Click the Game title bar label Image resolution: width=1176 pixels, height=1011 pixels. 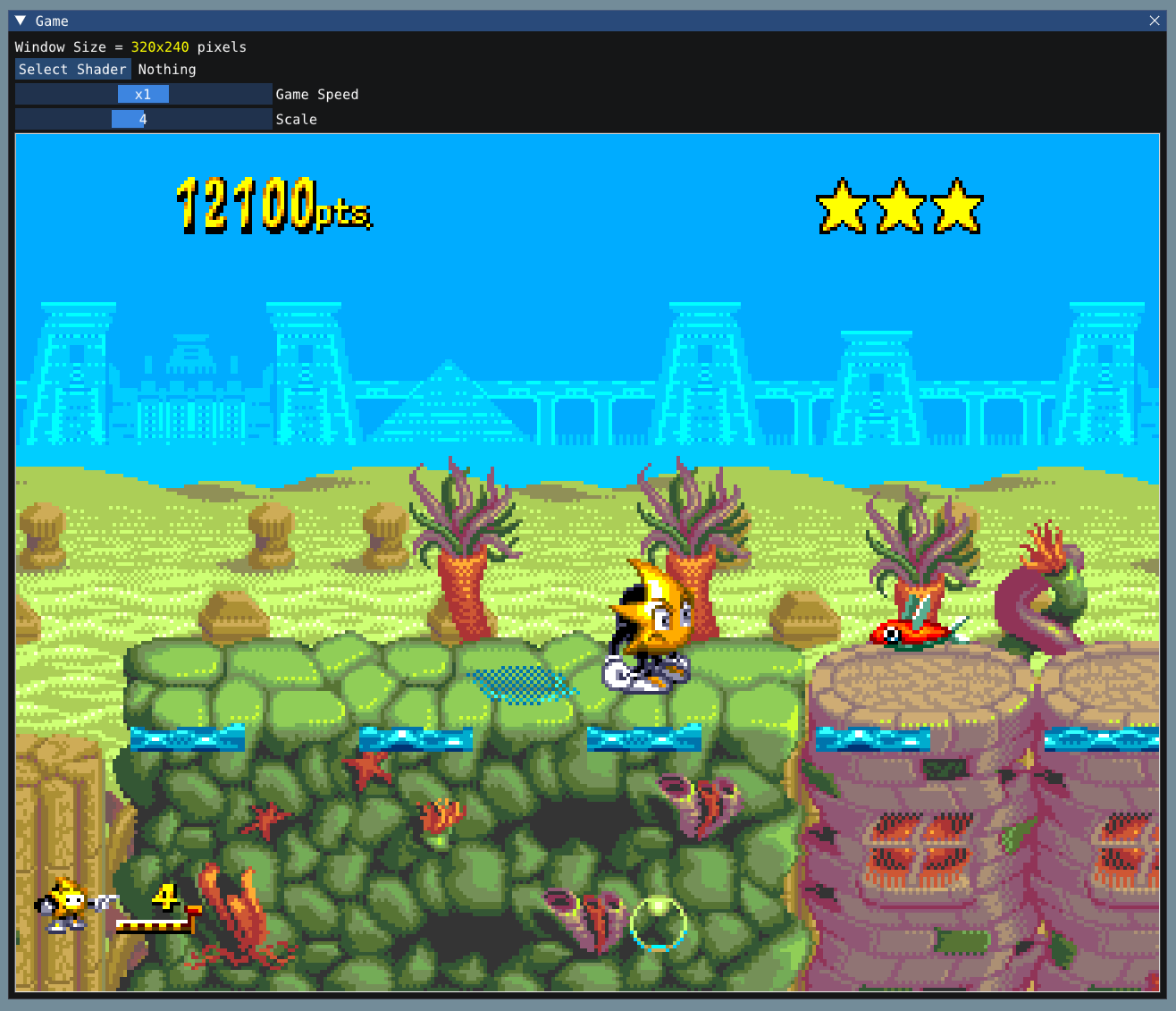[x=52, y=21]
